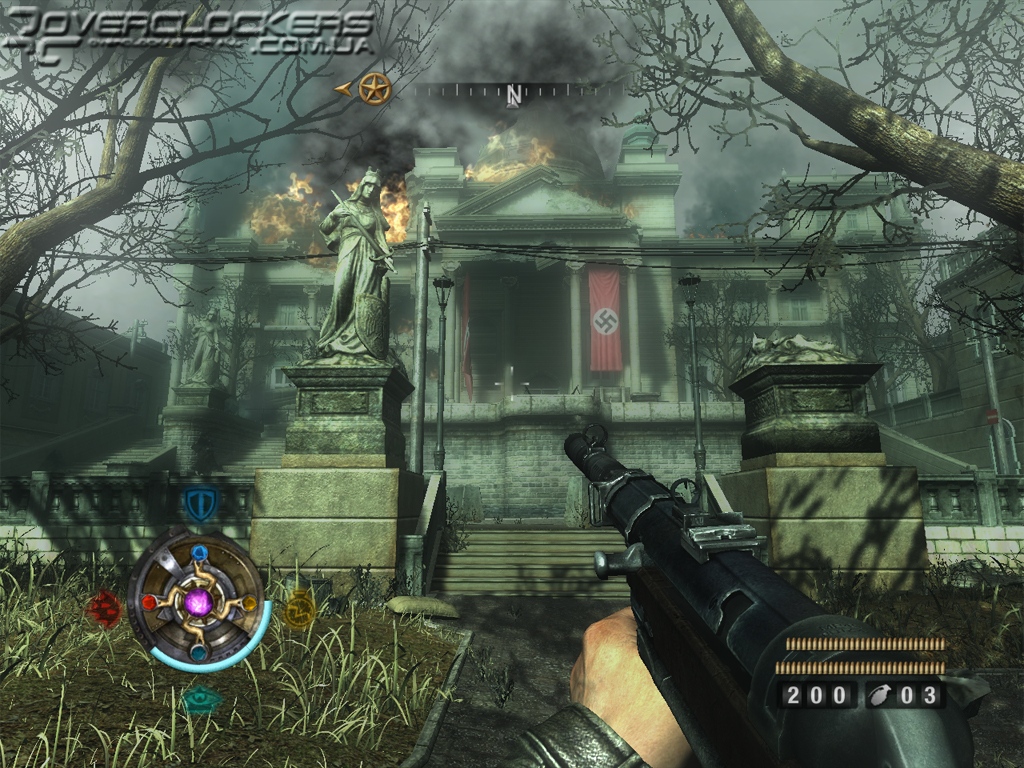Viewport: 1024px width, 768px height.
Task: Select the compass bar's N heading
Action: click(513, 94)
